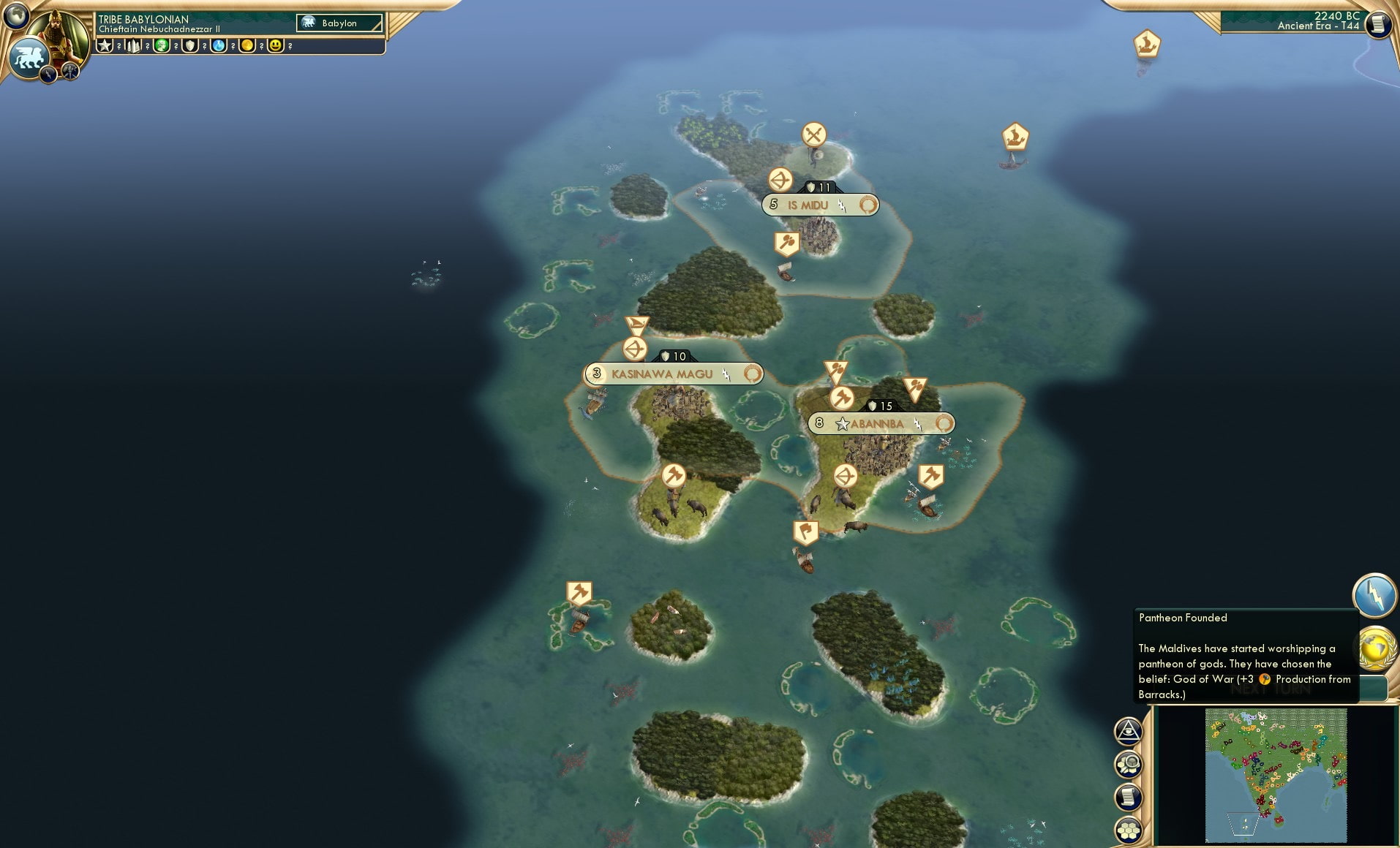Toggle strategic view with the hexagon magnifier icon
Viewport: 1400px width, 848px height.
tap(1129, 763)
